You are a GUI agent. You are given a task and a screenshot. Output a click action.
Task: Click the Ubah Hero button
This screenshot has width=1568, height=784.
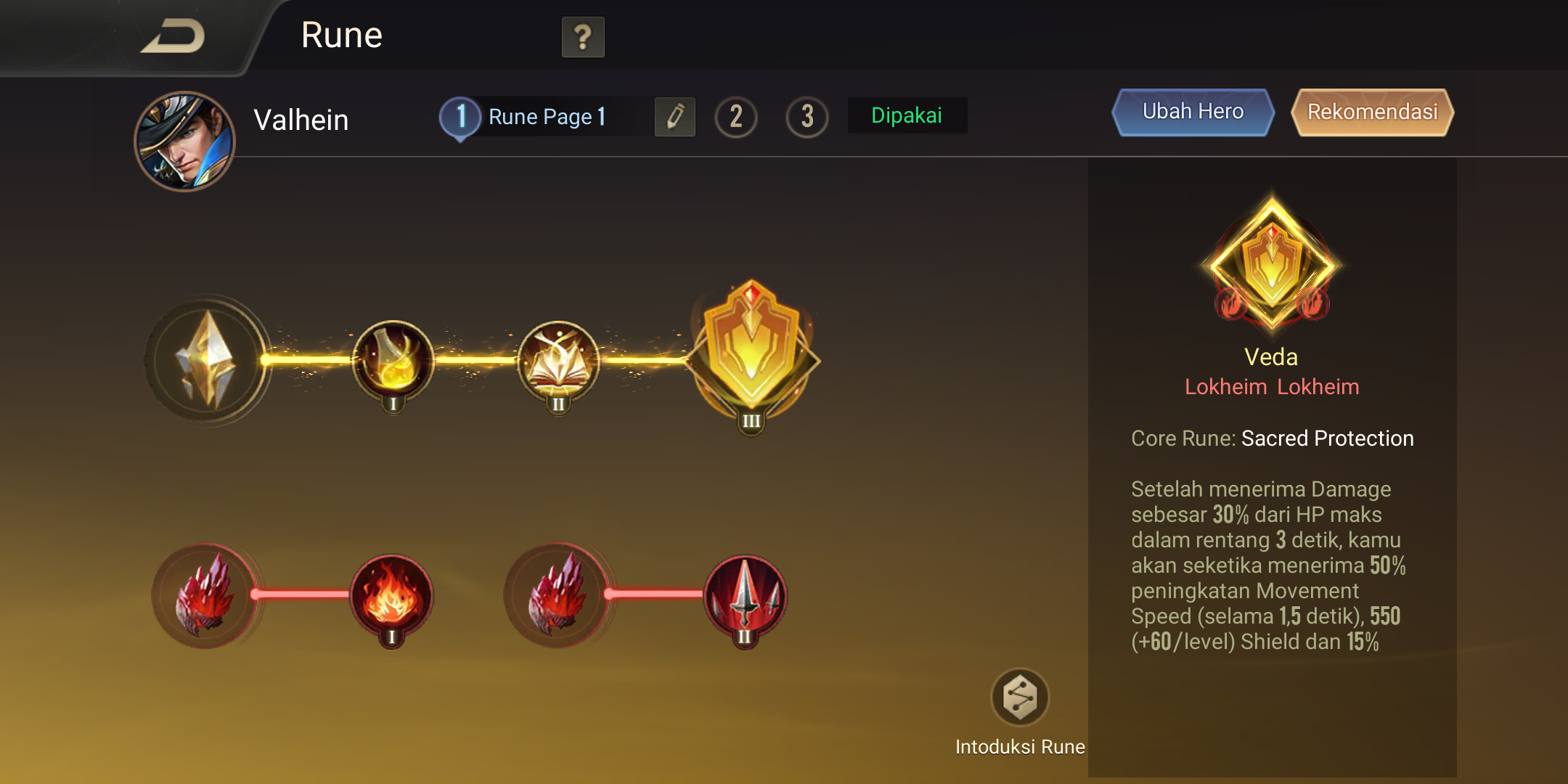(1193, 112)
